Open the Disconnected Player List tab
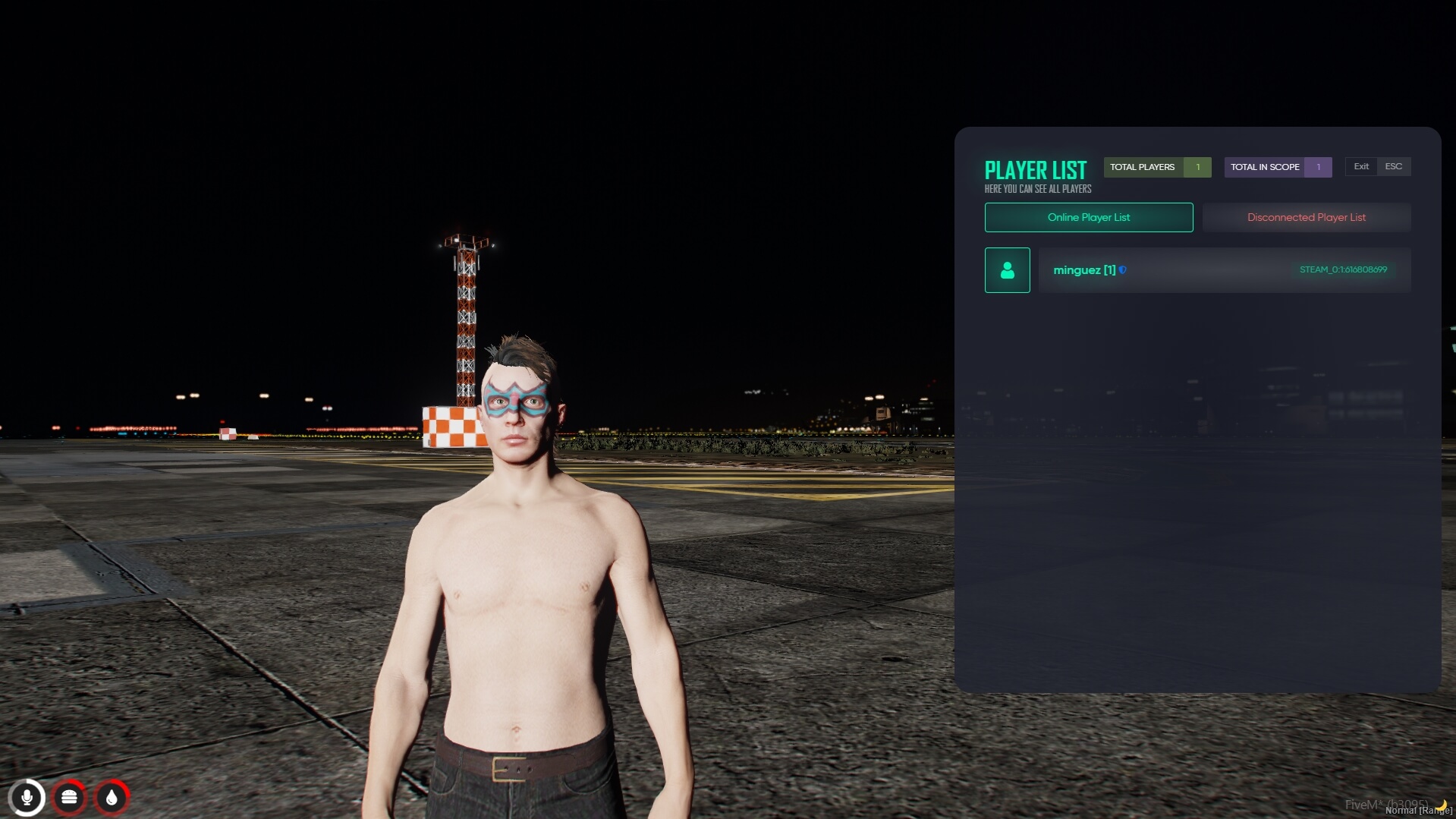 [1306, 217]
